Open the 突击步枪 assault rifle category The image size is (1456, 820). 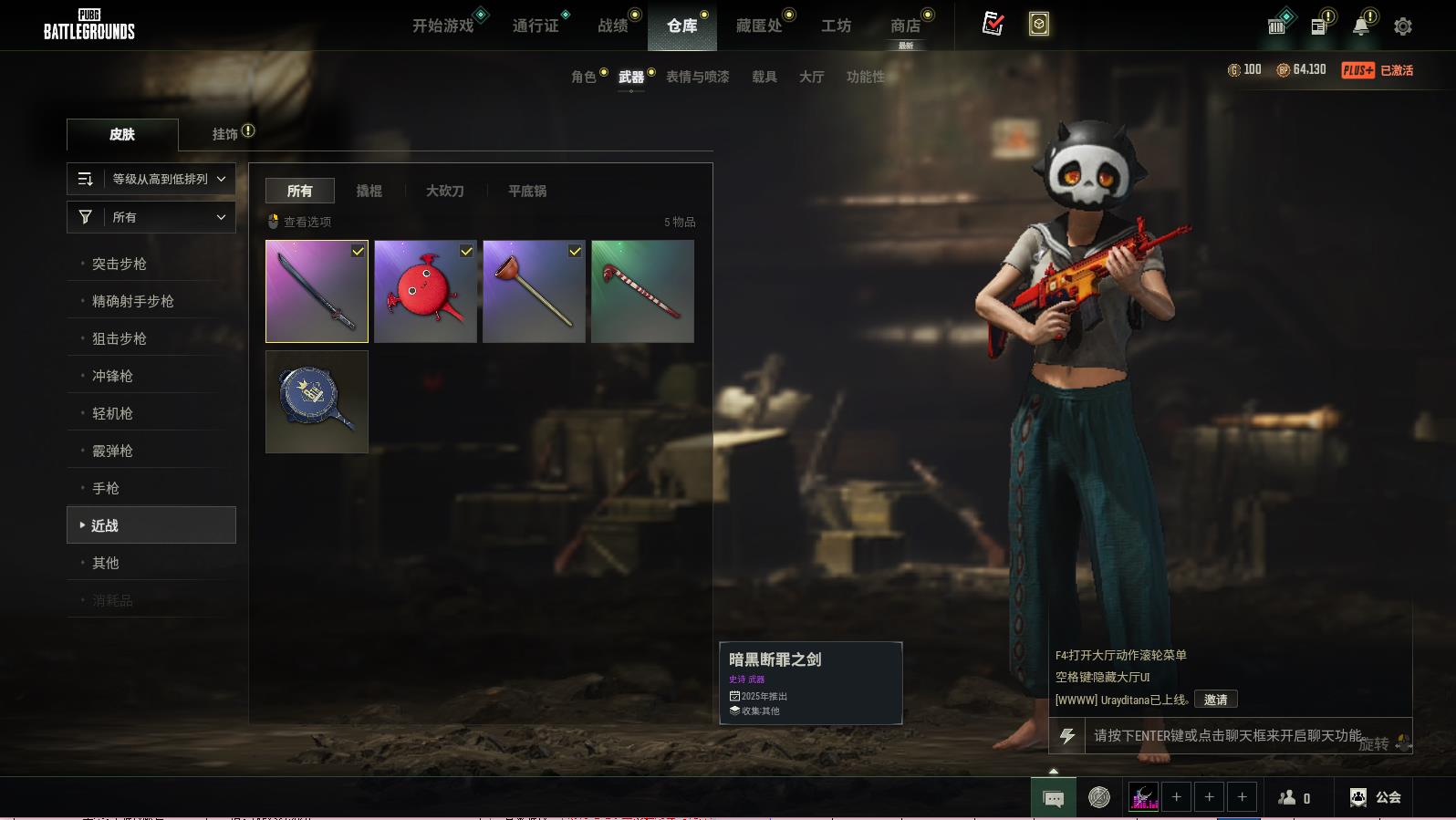coord(120,264)
